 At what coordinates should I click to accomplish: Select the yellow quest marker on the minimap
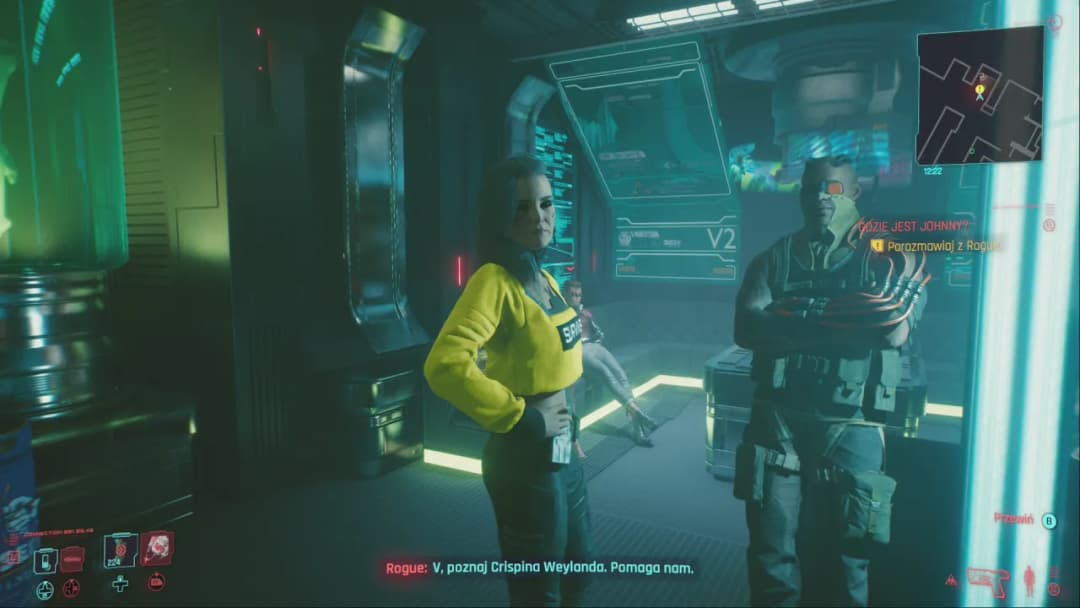click(980, 91)
